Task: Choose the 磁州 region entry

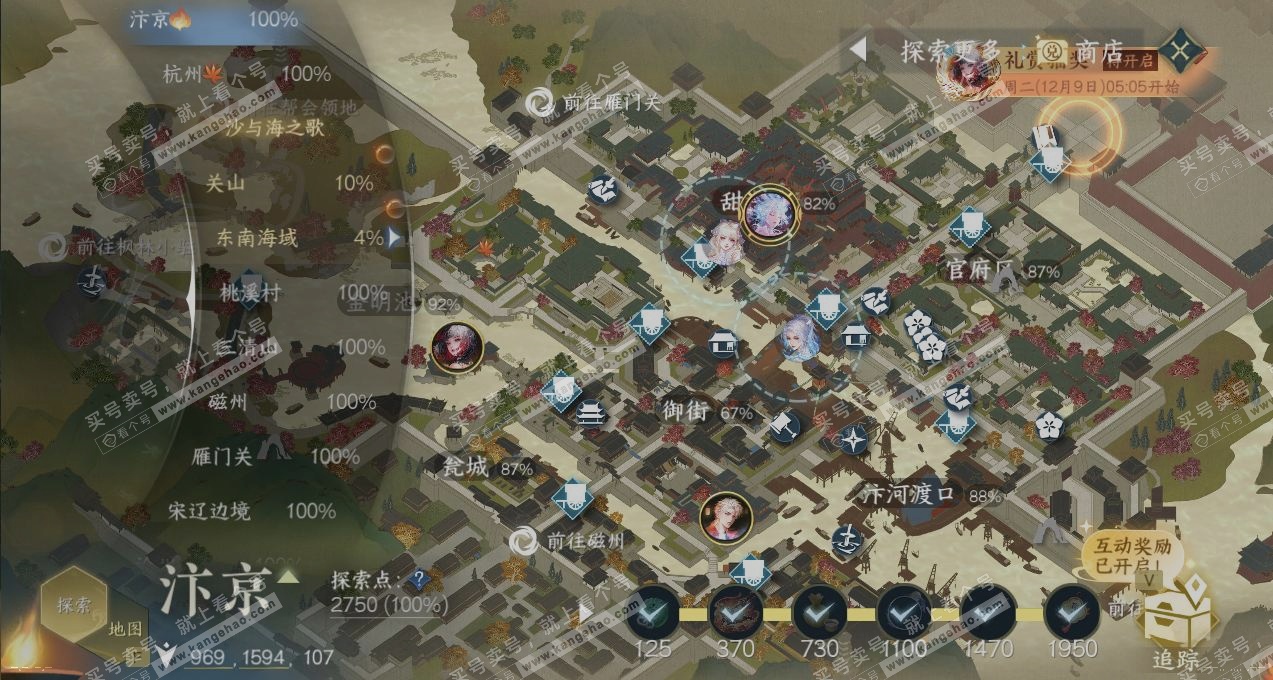Action: [228, 402]
